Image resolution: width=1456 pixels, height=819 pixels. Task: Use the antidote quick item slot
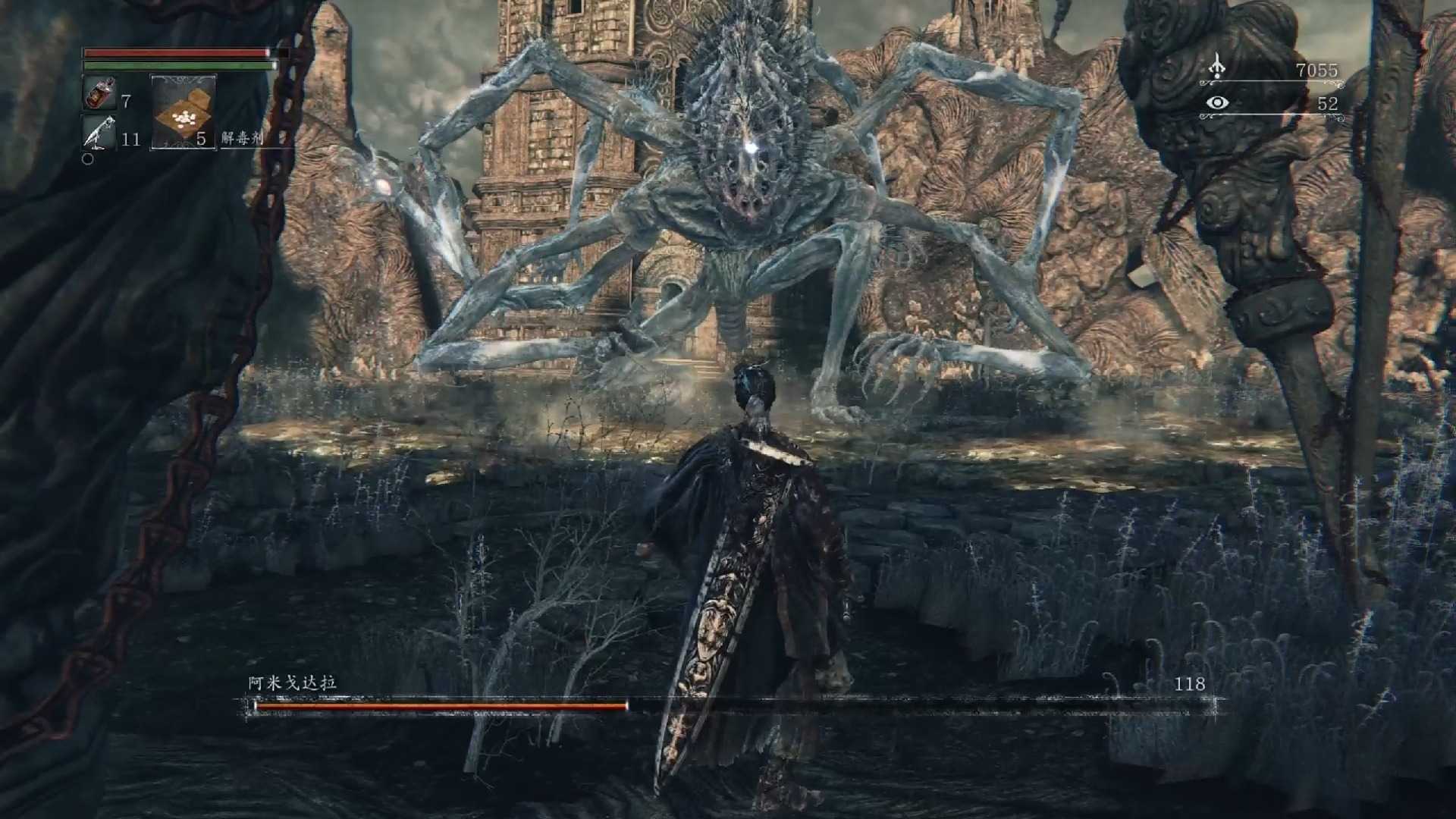pos(183,112)
